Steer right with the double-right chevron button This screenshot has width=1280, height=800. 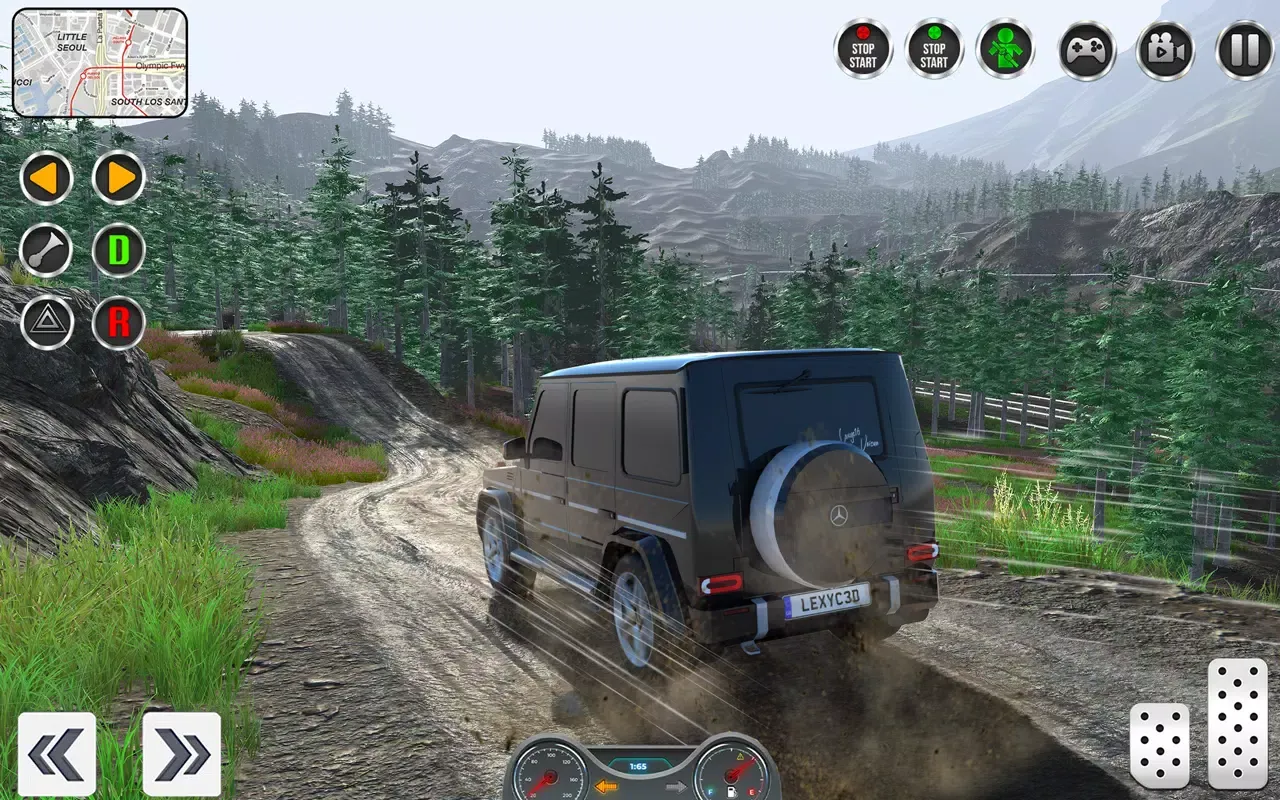tap(180, 754)
